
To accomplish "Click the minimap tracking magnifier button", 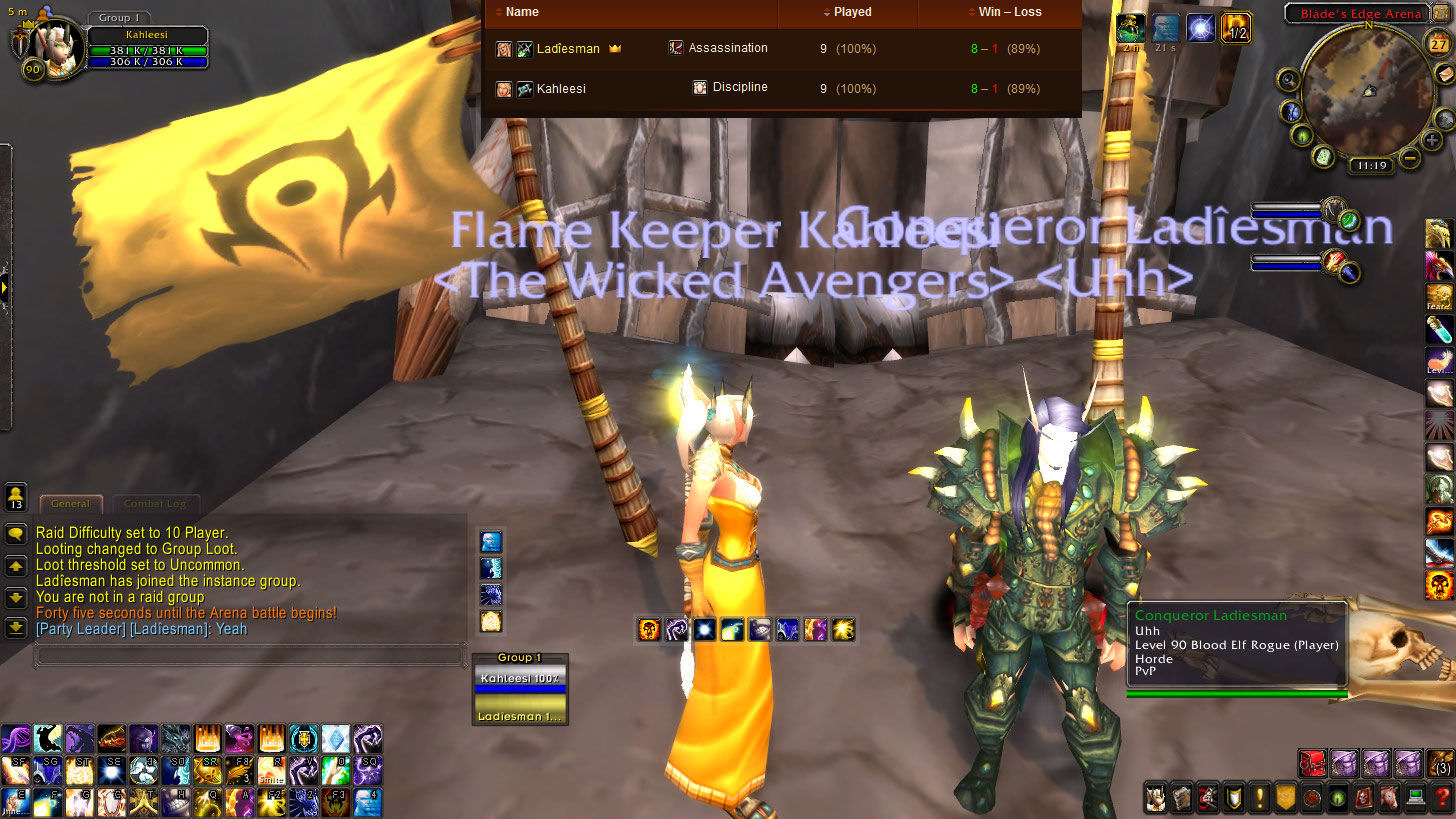I will [x=1288, y=80].
